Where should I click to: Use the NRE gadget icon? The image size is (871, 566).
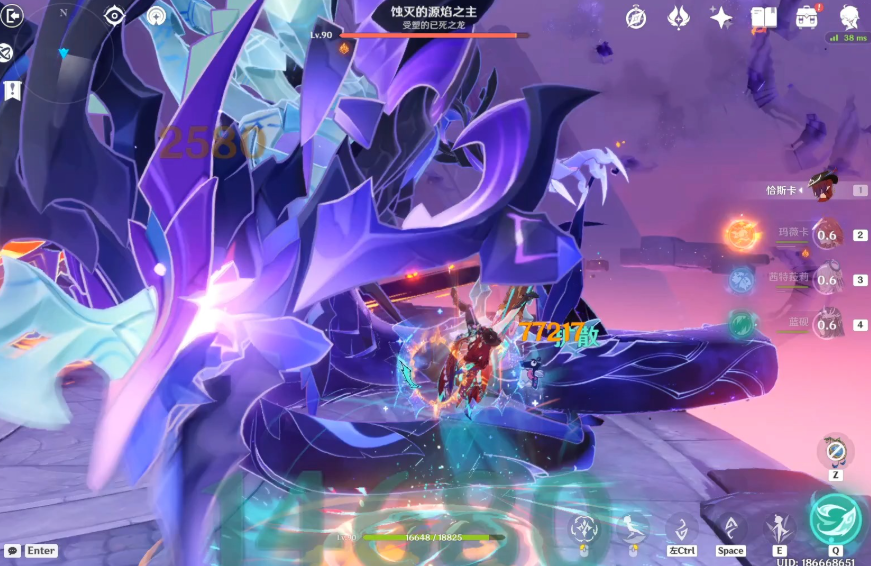(834, 451)
